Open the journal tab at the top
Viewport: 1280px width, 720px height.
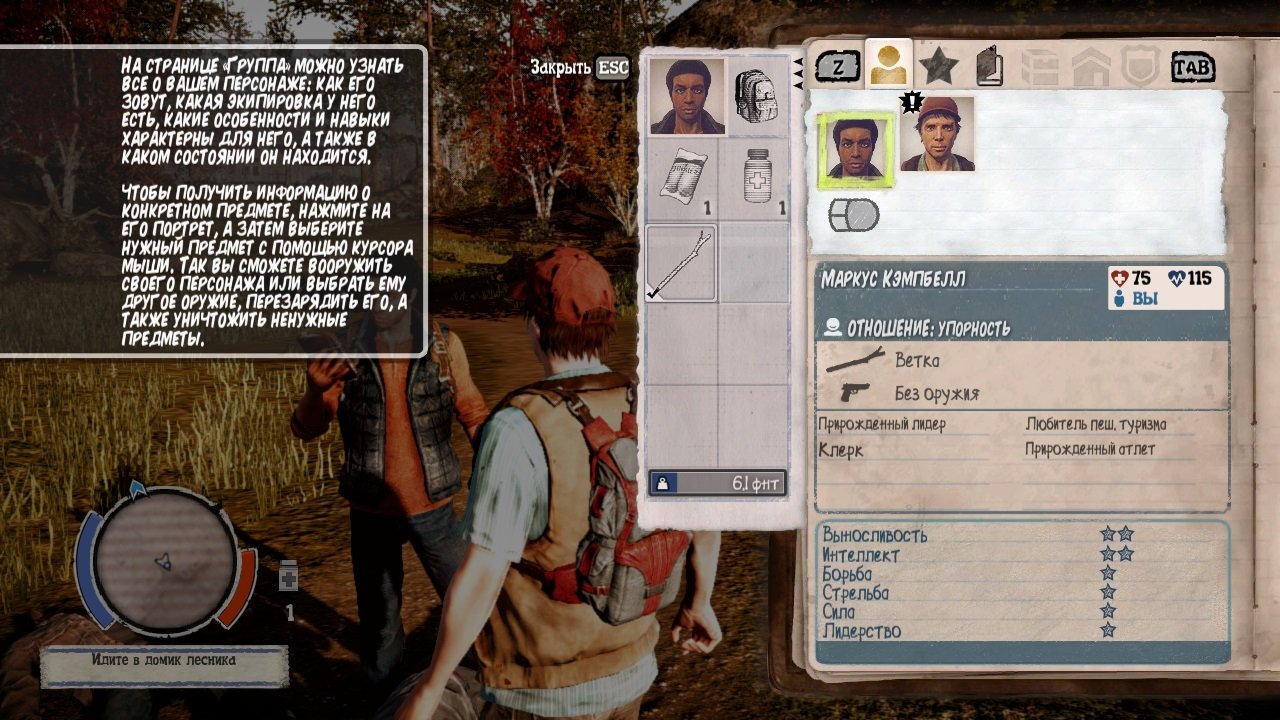tap(988, 67)
